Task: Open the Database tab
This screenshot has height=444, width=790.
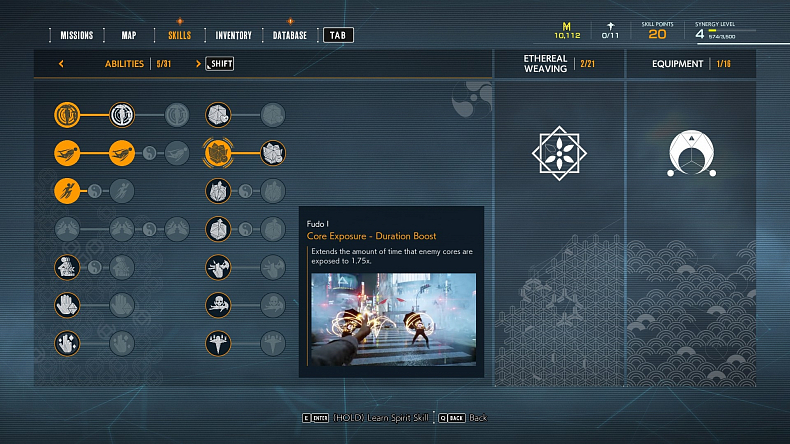Action: click(x=290, y=35)
